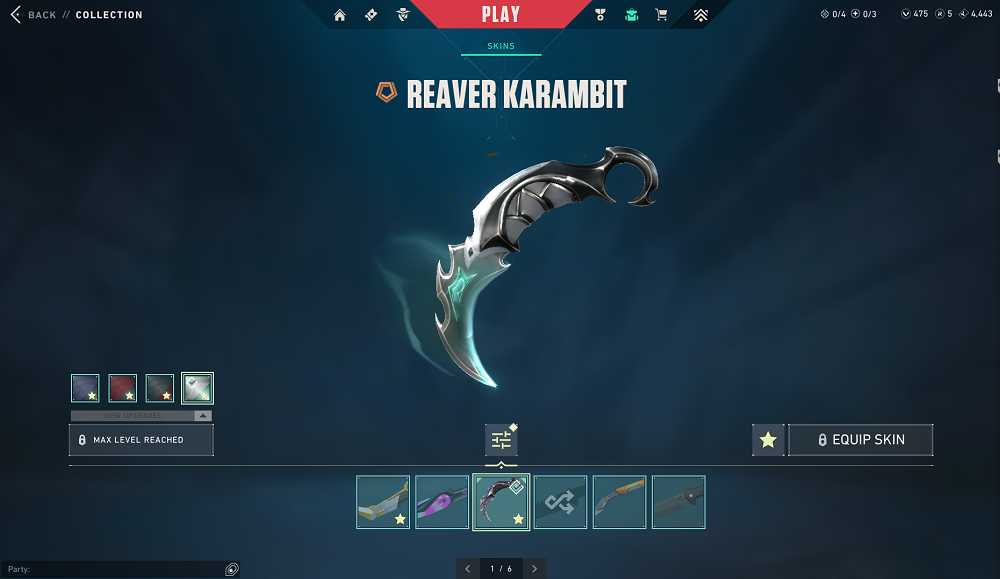Click the Max Level Reached button
Viewport: 1000px width, 579px height.
141,440
